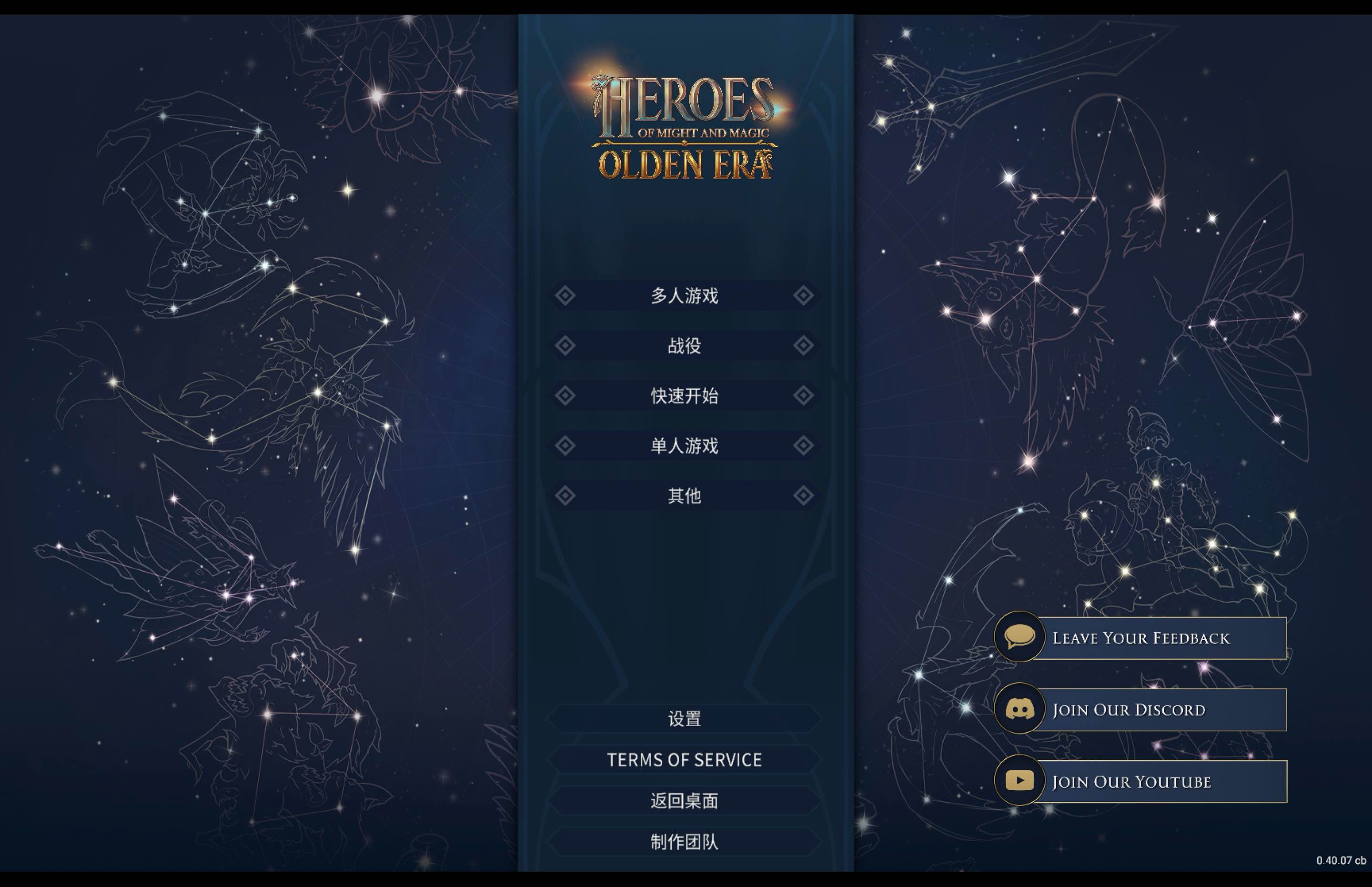Open the 多人游戏 multiplayer menu
The height and width of the screenshot is (887, 1372).
(x=684, y=295)
